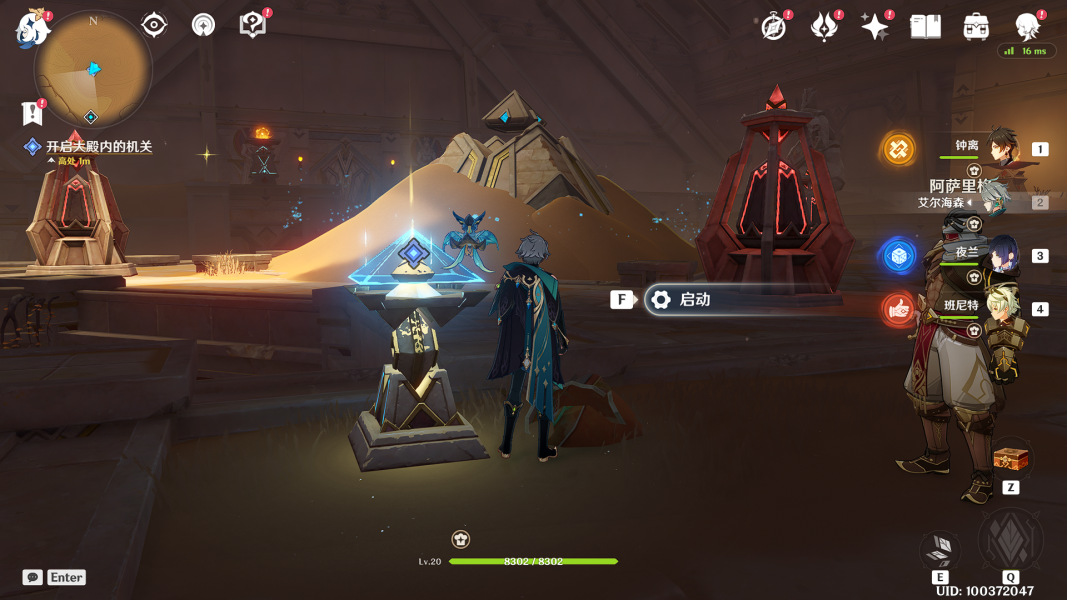Open the wish four-pointed star icon
This screenshot has width=1067, height=600.
click(874, 27)
